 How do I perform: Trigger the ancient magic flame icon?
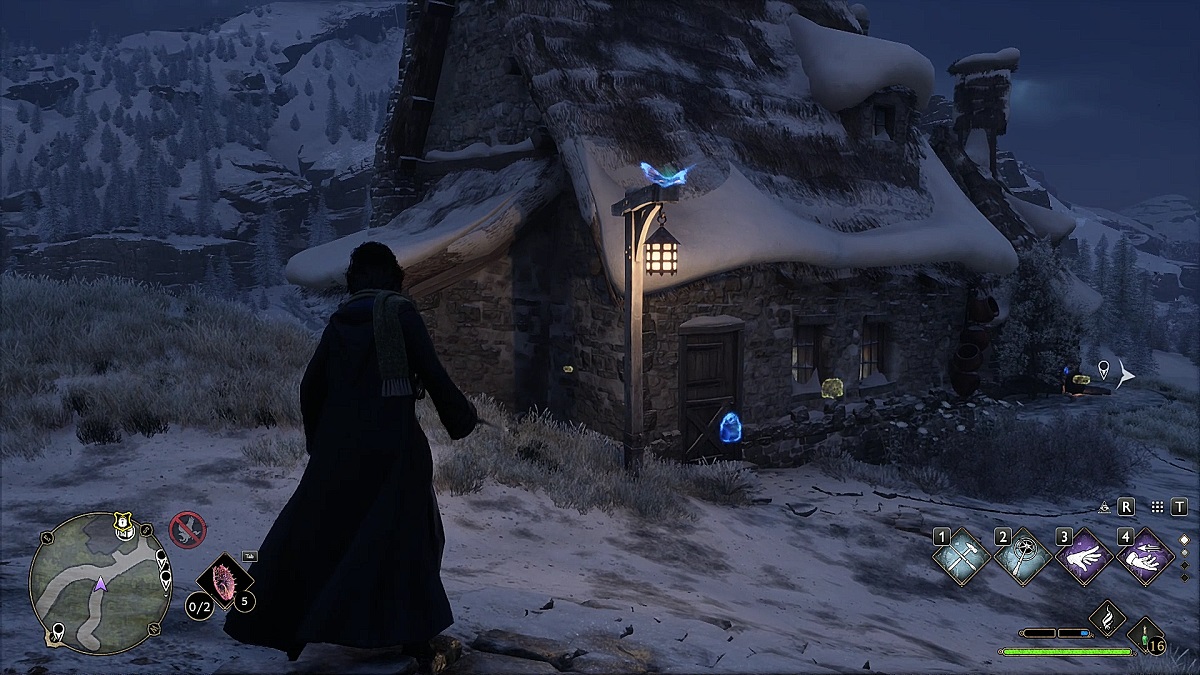click(1106, 617)
